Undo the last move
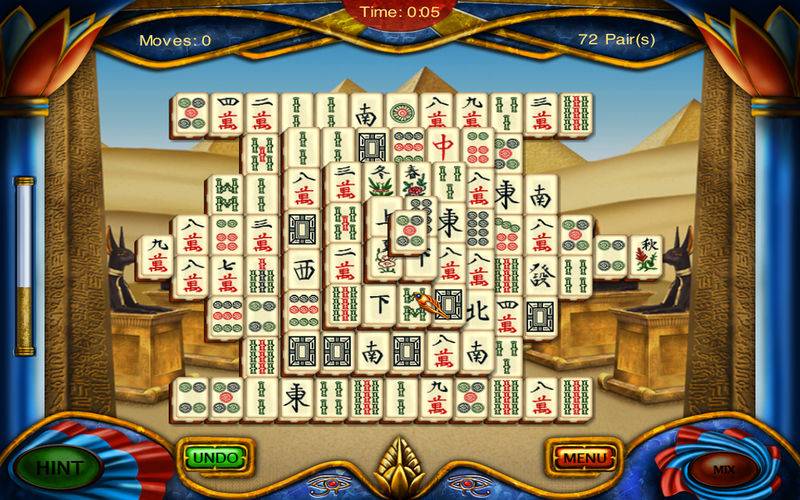 [x=215, y=458]
